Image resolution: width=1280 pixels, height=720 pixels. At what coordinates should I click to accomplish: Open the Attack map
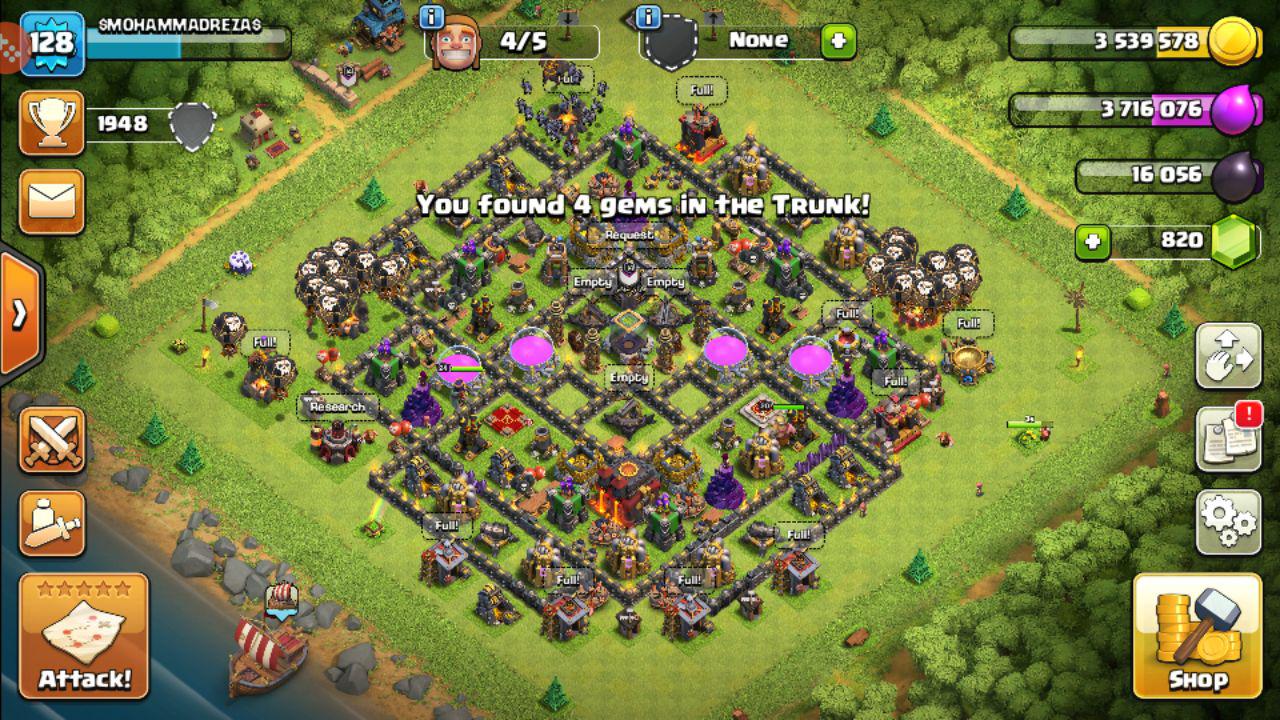[x=84, y=636]
